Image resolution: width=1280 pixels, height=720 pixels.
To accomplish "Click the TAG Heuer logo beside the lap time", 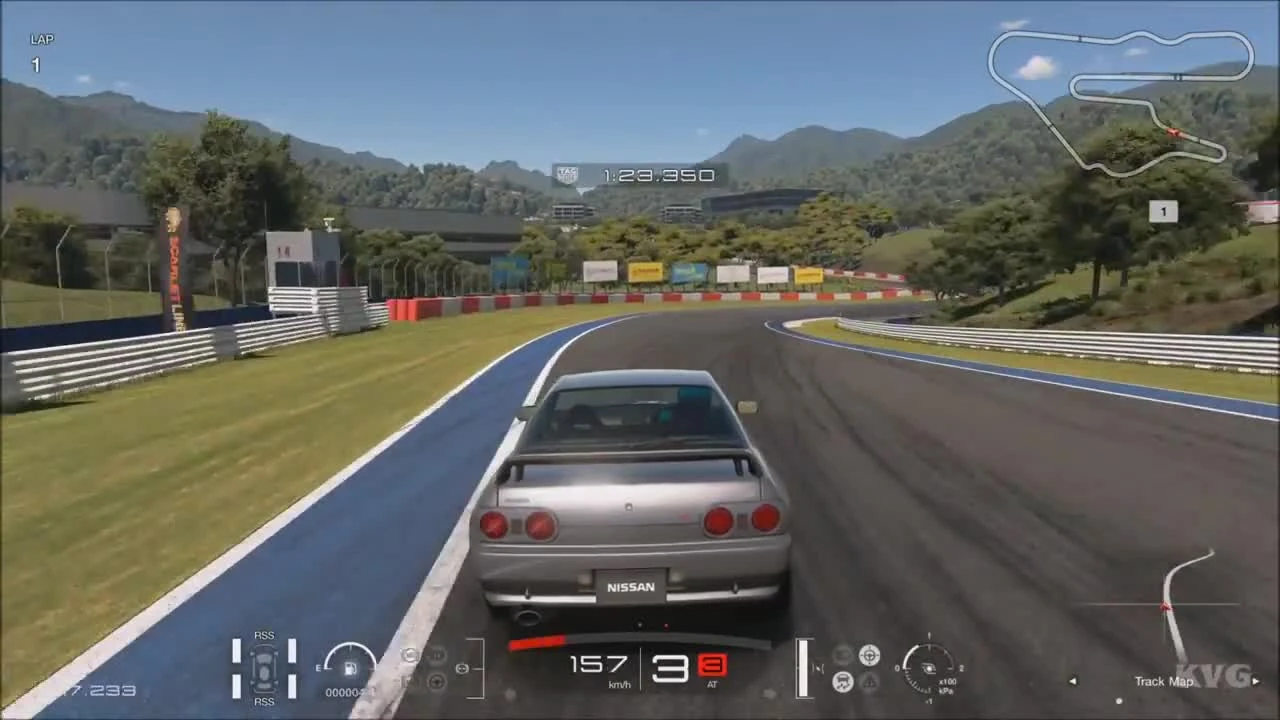I will tap(566, 175).
